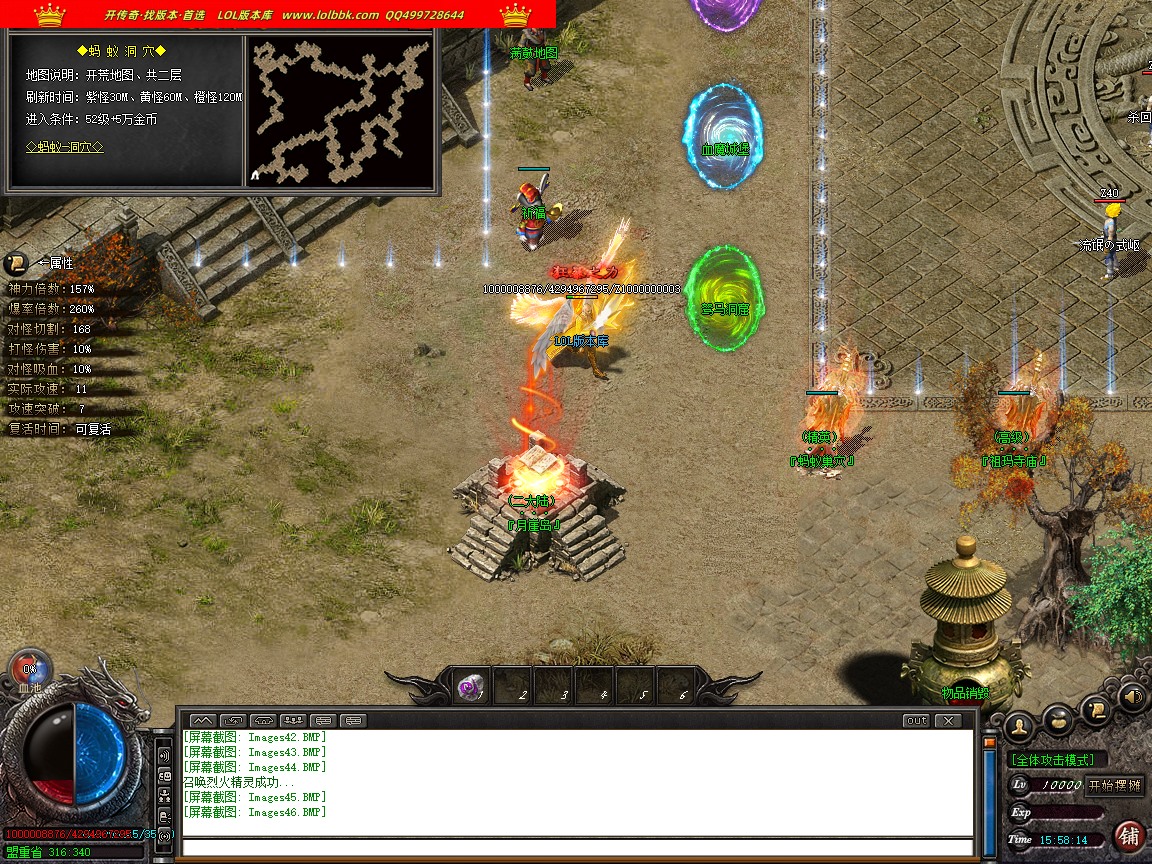This screenshot has height=864, width=1152.
Task: Toggle sound with the speaker icon
Action: point(1132,696)
